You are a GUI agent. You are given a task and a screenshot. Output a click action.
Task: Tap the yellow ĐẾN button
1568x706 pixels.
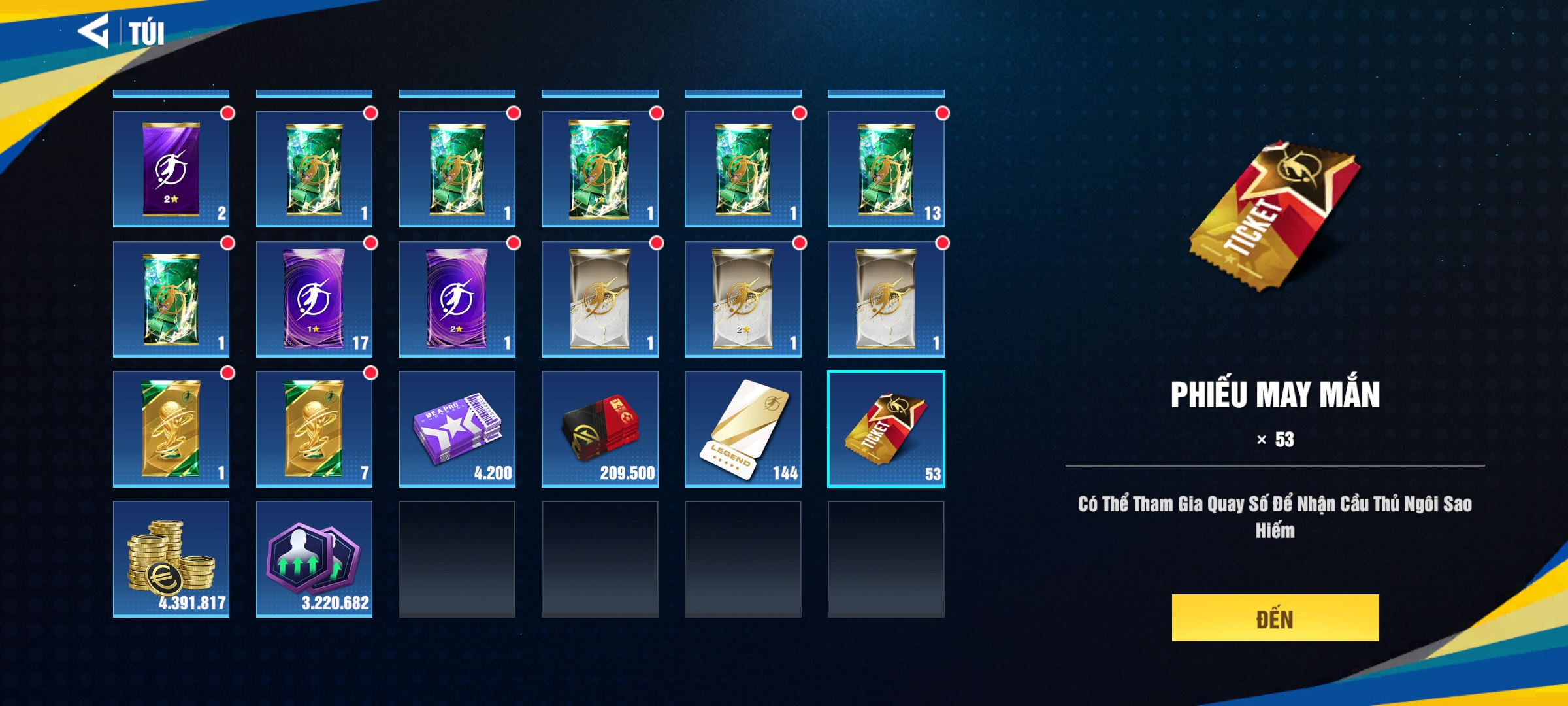tap(1275, 618)
